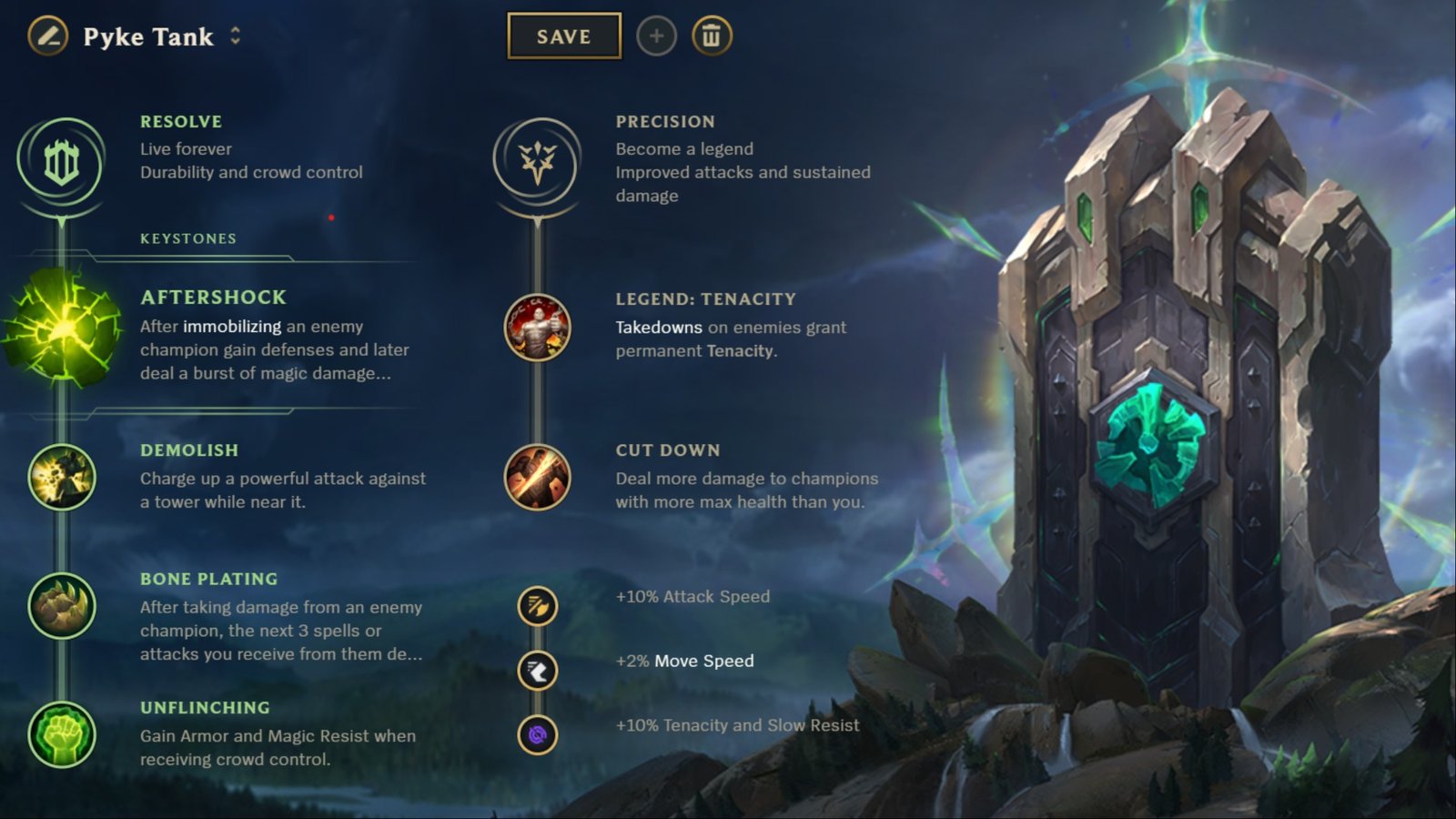Create a new rune page with the plus button
The height and width of the screenshot is (819, 1456).
click(x=656, y=36)
